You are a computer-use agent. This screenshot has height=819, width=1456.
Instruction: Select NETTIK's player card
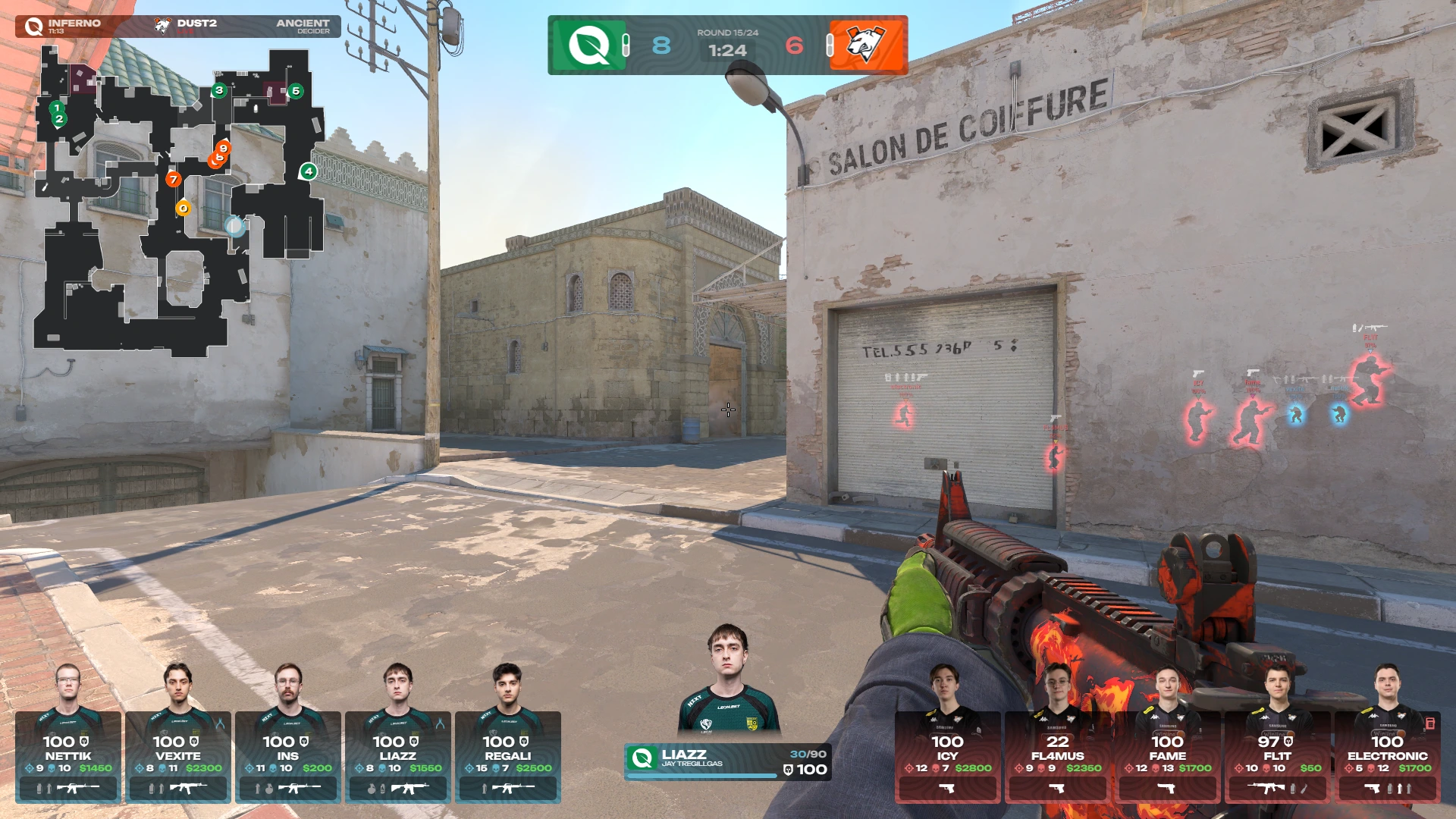click(68, 756)
